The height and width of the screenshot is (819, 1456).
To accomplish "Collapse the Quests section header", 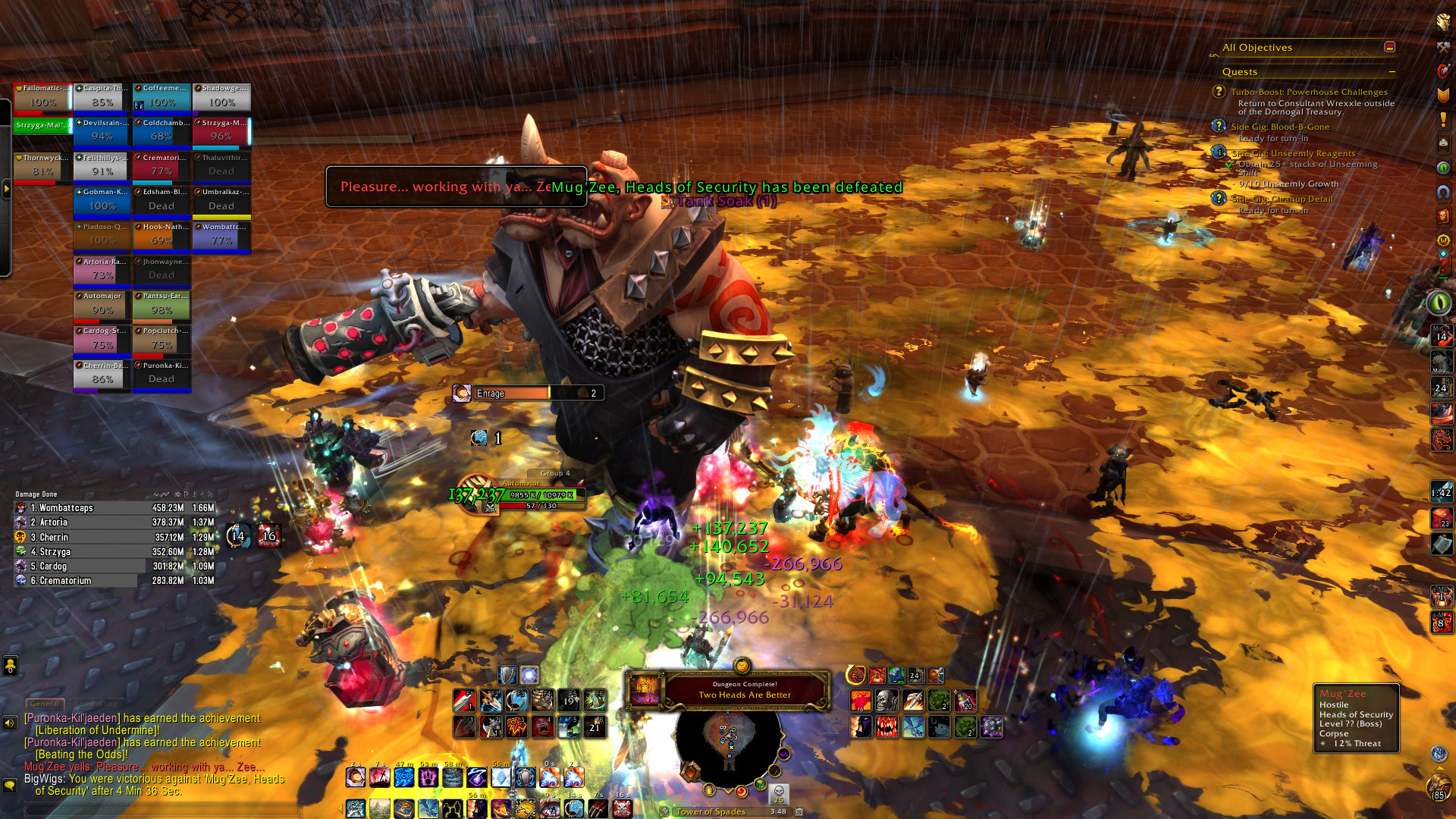I will 1392,72.
